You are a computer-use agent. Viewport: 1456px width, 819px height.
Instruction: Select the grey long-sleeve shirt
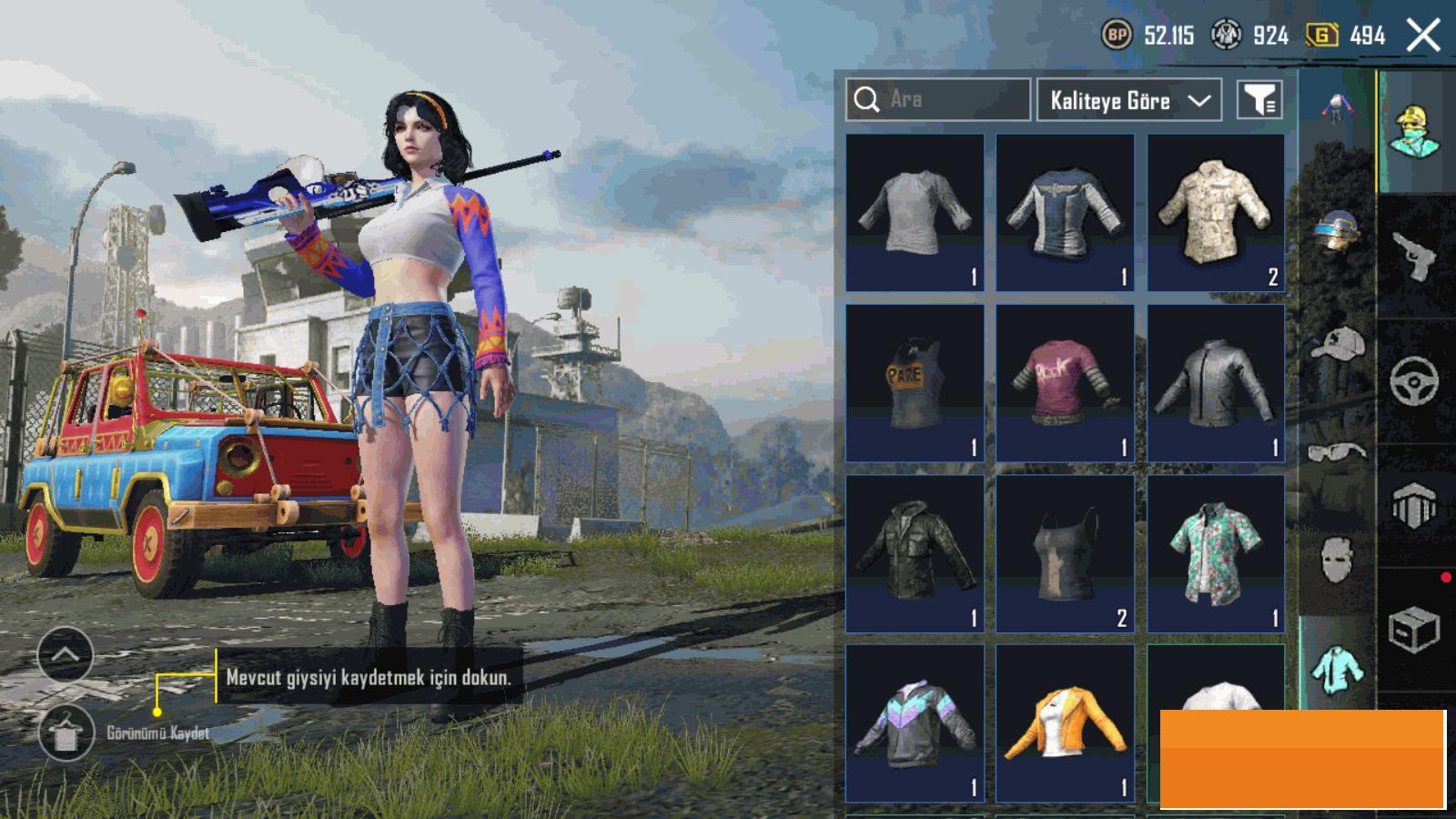[x=915, y=213]
